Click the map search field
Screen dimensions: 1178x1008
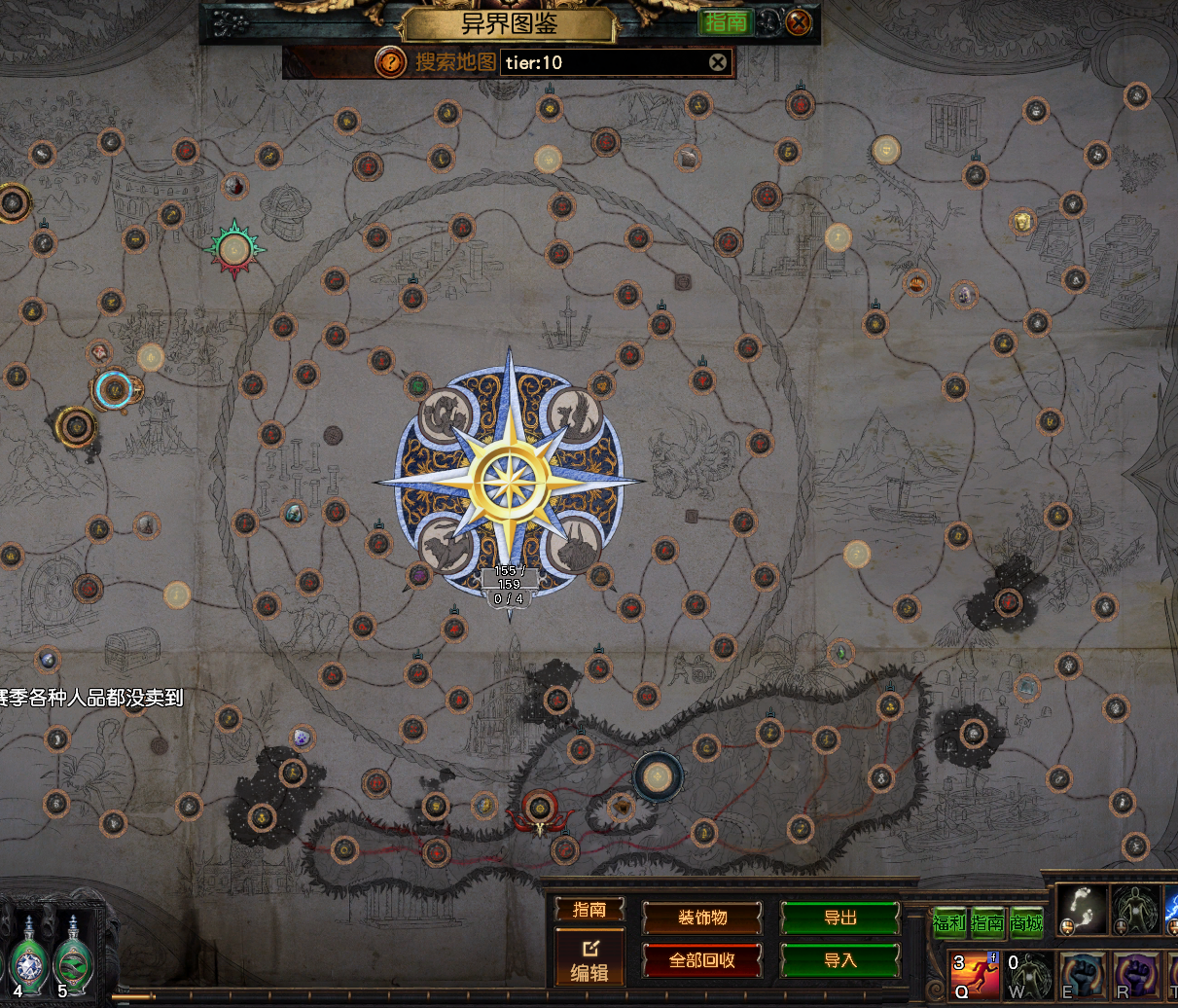[x=603, y=62]
